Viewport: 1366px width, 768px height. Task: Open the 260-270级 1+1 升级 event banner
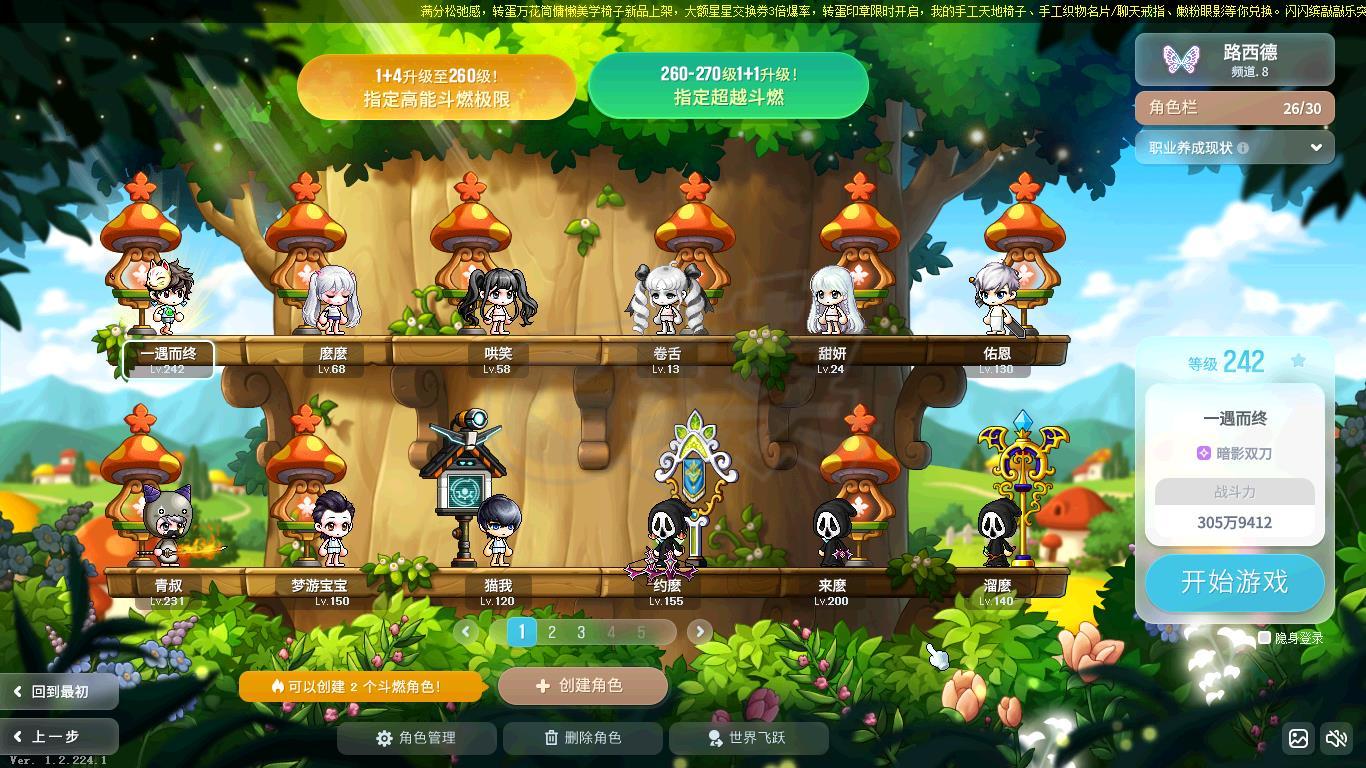(728, 86)
